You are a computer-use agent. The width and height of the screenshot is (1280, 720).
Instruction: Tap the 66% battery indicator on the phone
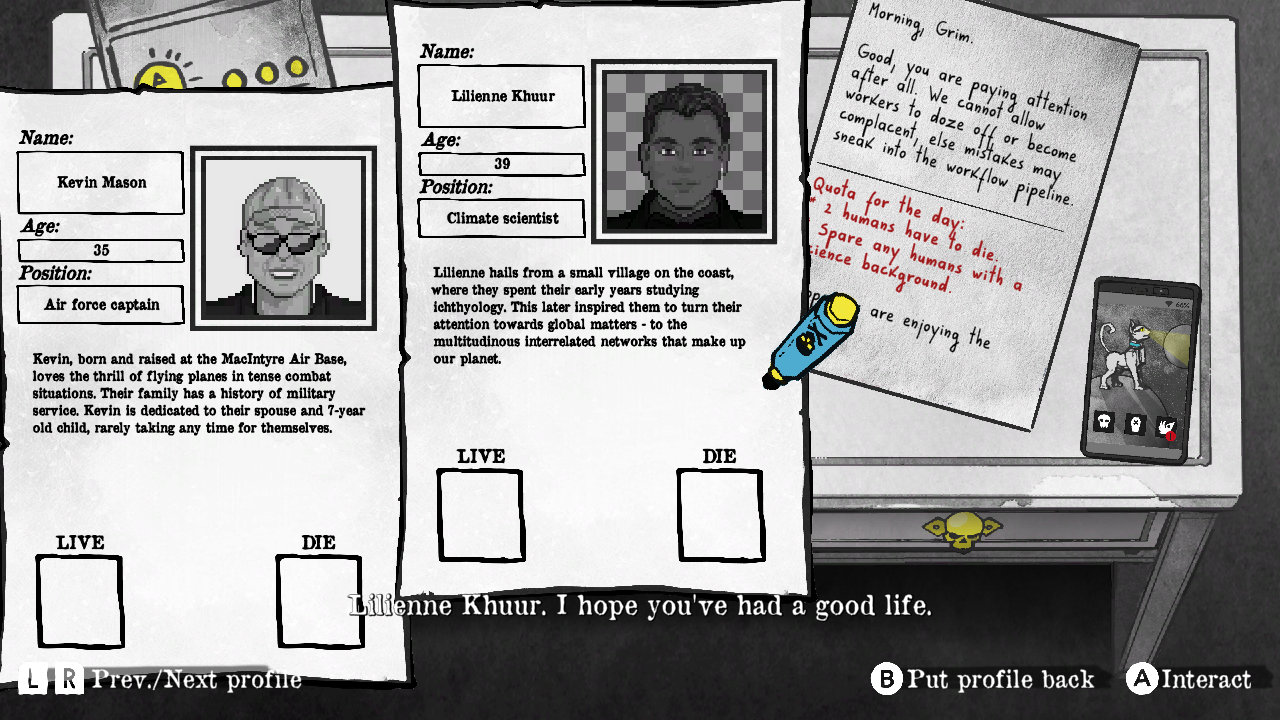point(1182,304)
